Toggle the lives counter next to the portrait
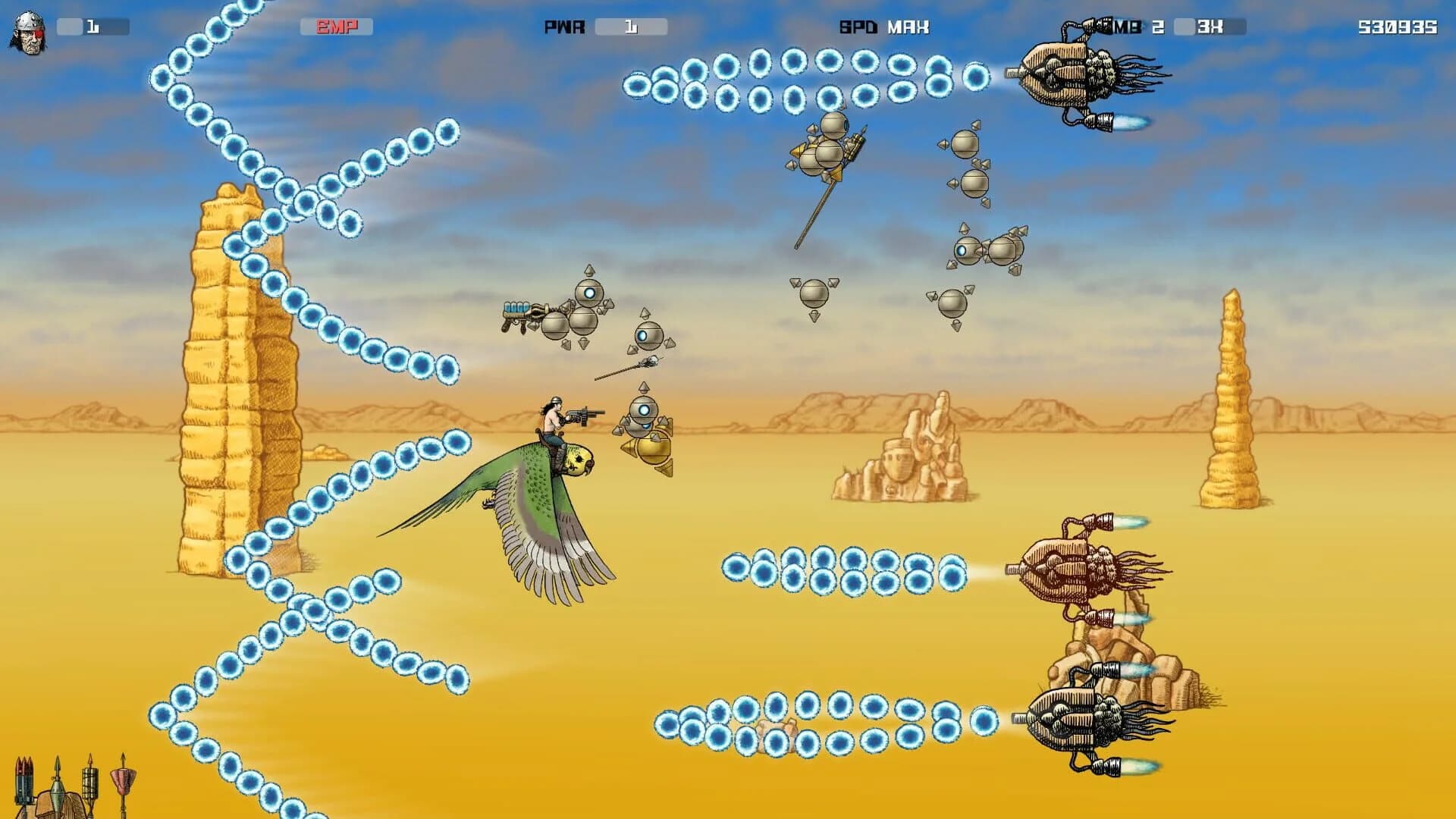Viewport: 1456px width, 819px height. (x=91, y=27)
